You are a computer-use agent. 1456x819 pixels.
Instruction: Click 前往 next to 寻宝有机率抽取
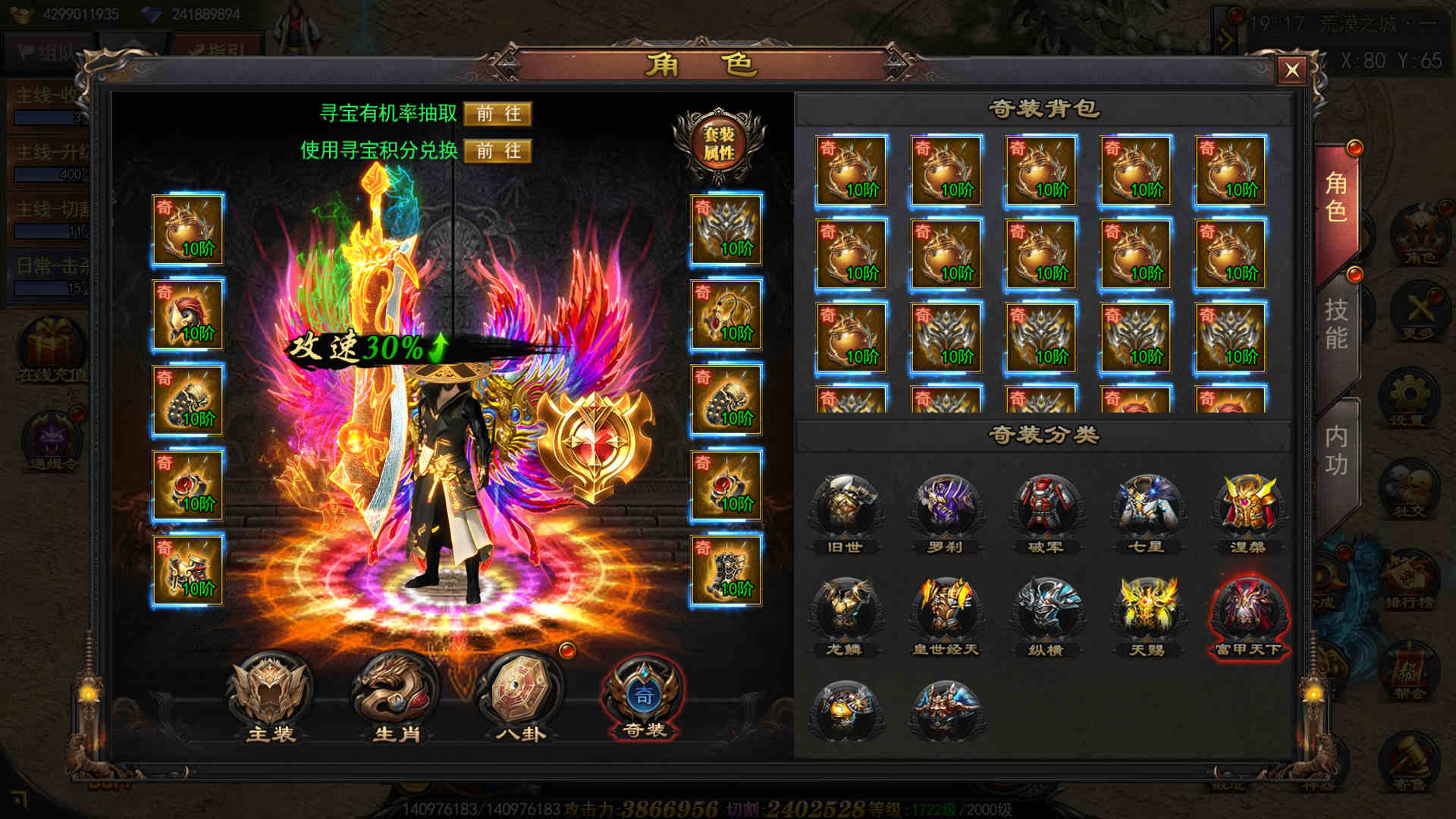[x=497, y=114]
